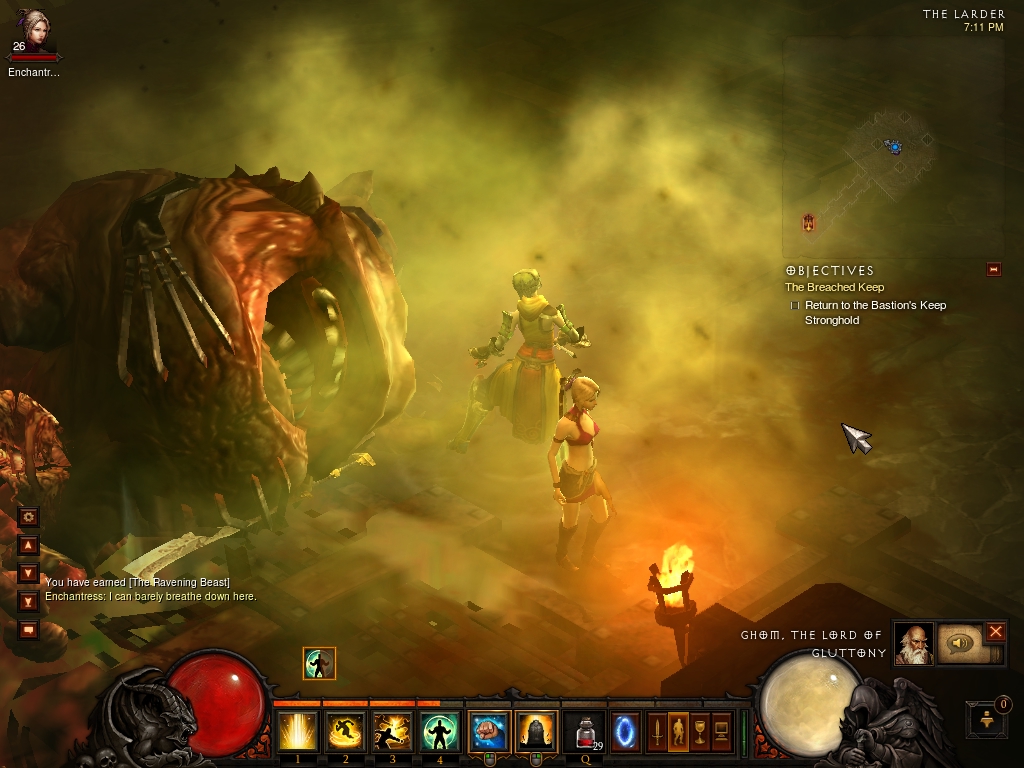The height and width of the screenshot is (768, 1024).
Task: Select the blue fist primary attack skill
Action: coord(489,732)
